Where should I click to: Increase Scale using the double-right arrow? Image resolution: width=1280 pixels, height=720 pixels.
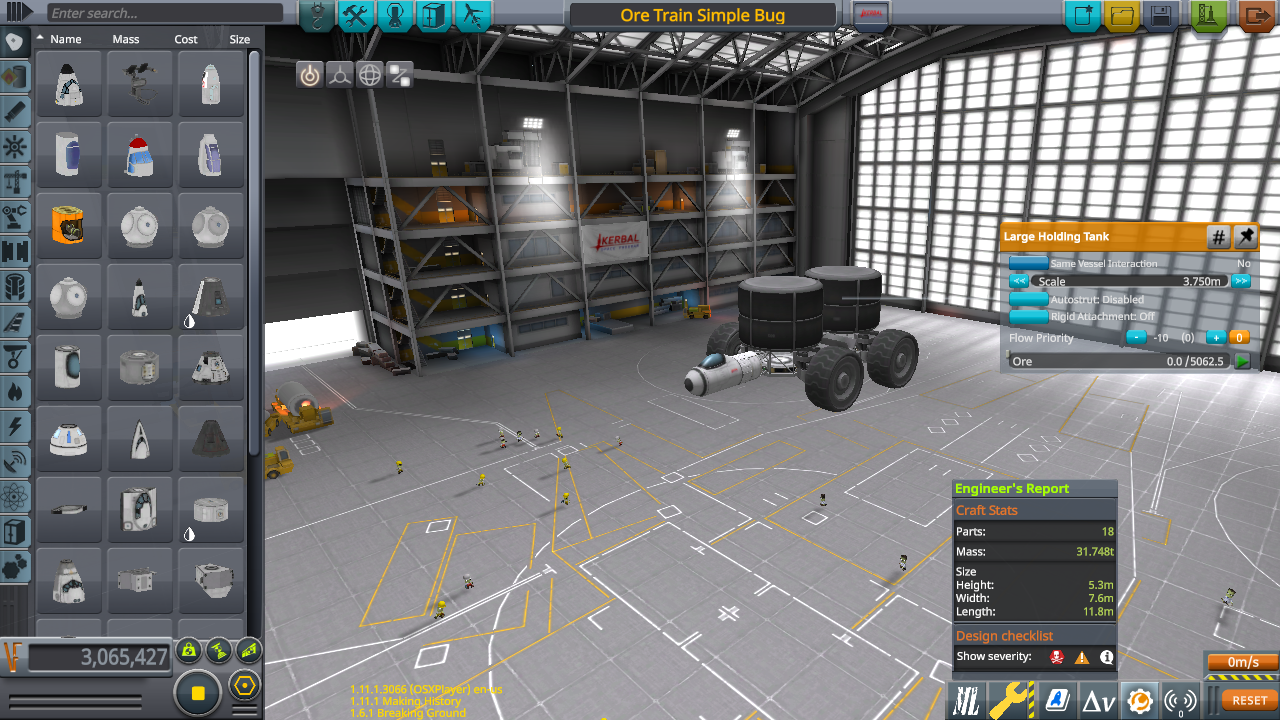[1241, 281]
